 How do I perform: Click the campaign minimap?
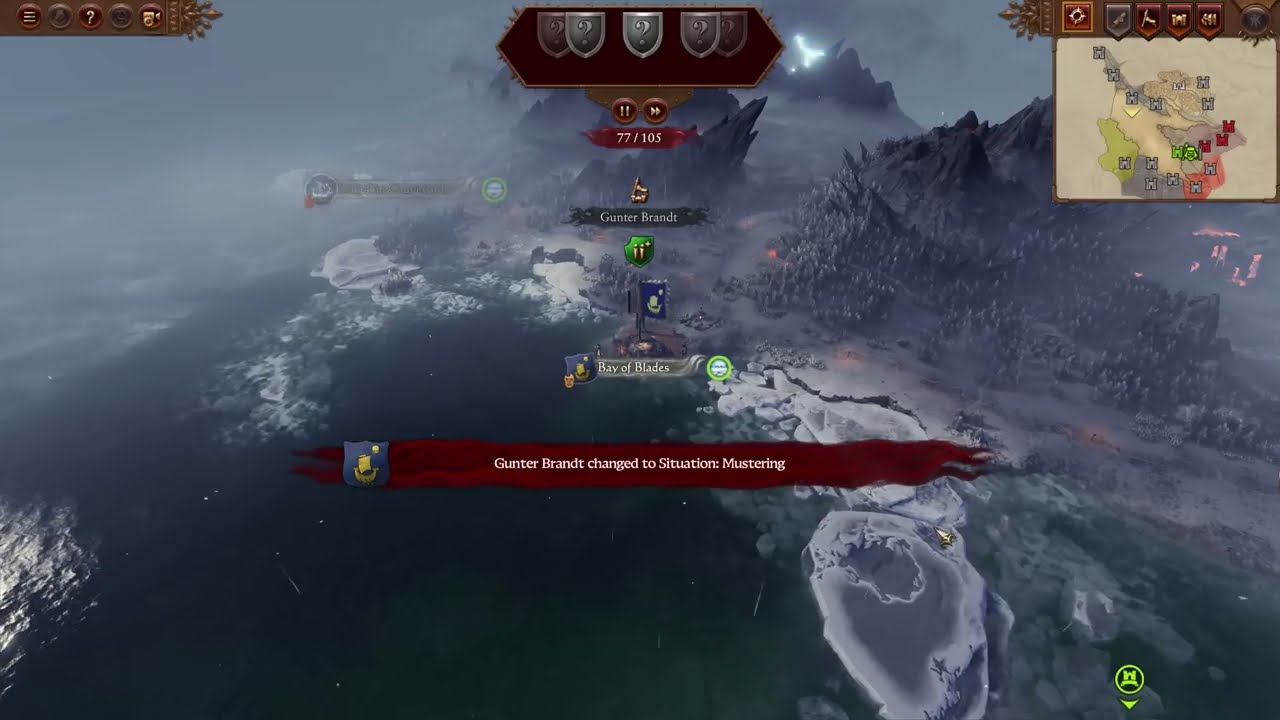click(1165, 118)
